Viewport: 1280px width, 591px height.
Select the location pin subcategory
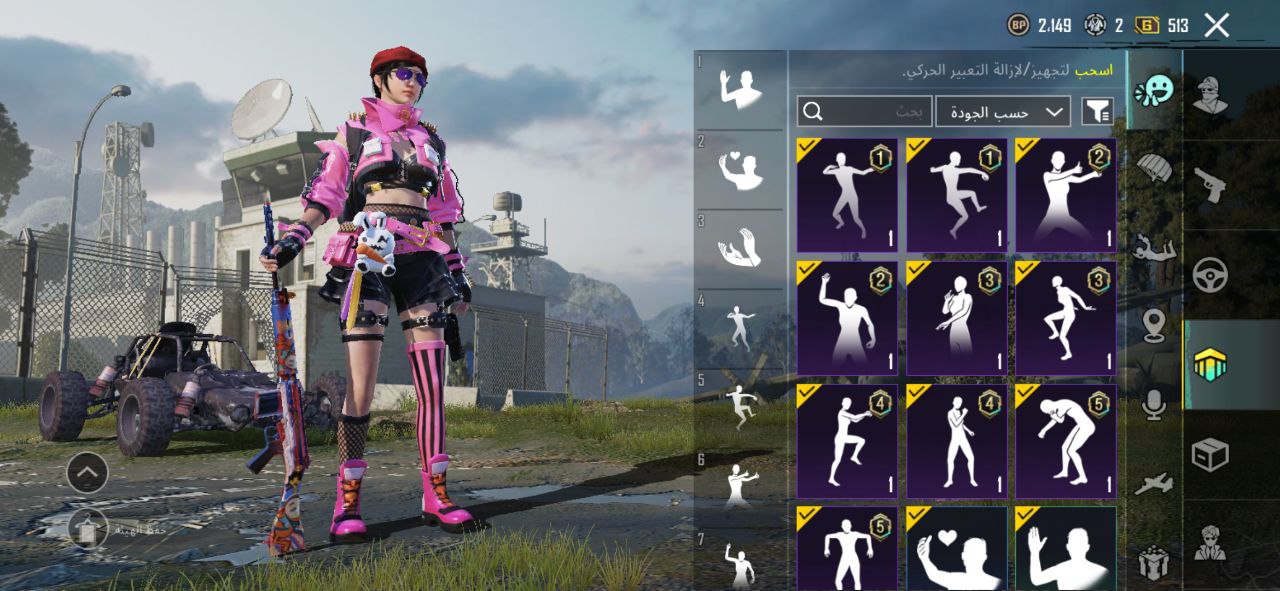(x=1154, y=326)
